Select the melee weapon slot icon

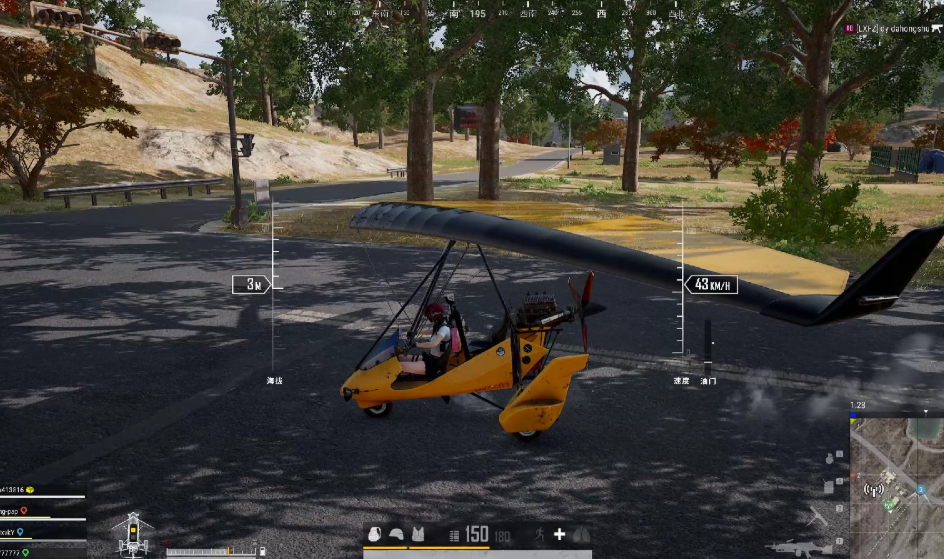click(818, 517)
